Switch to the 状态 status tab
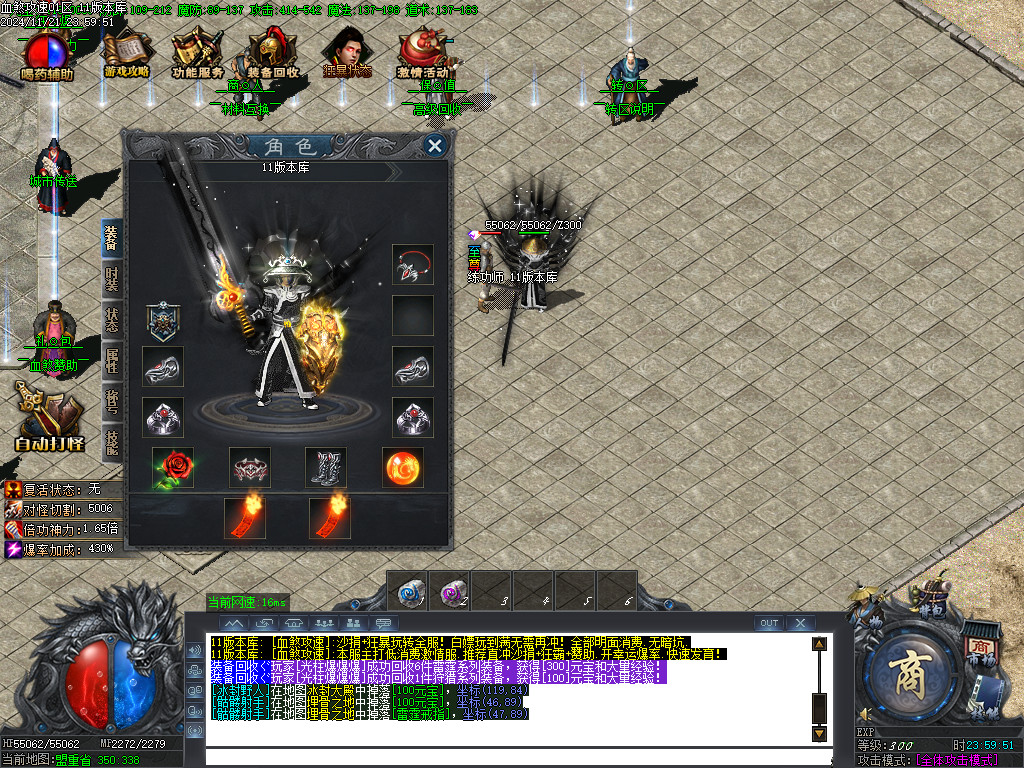 112,324
